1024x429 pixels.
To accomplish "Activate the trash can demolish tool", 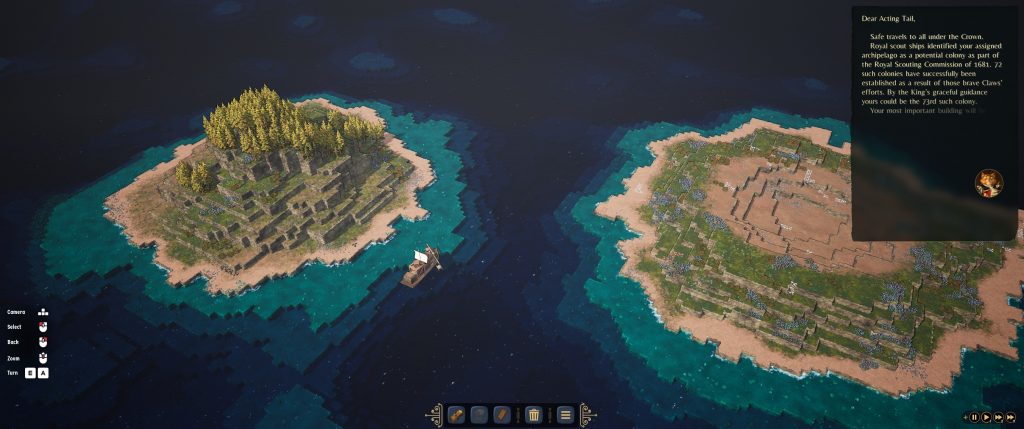I will click(534, 414).
